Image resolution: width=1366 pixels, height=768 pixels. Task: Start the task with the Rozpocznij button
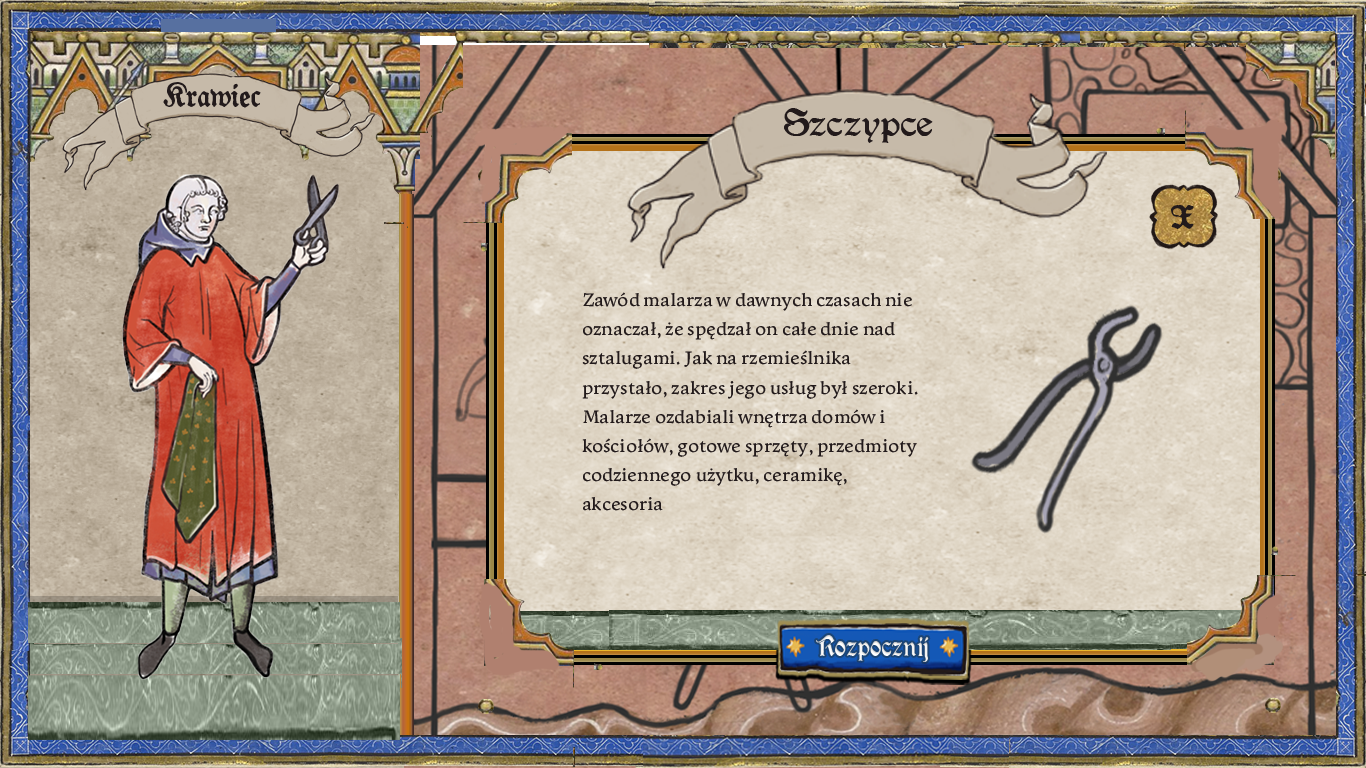873,648
